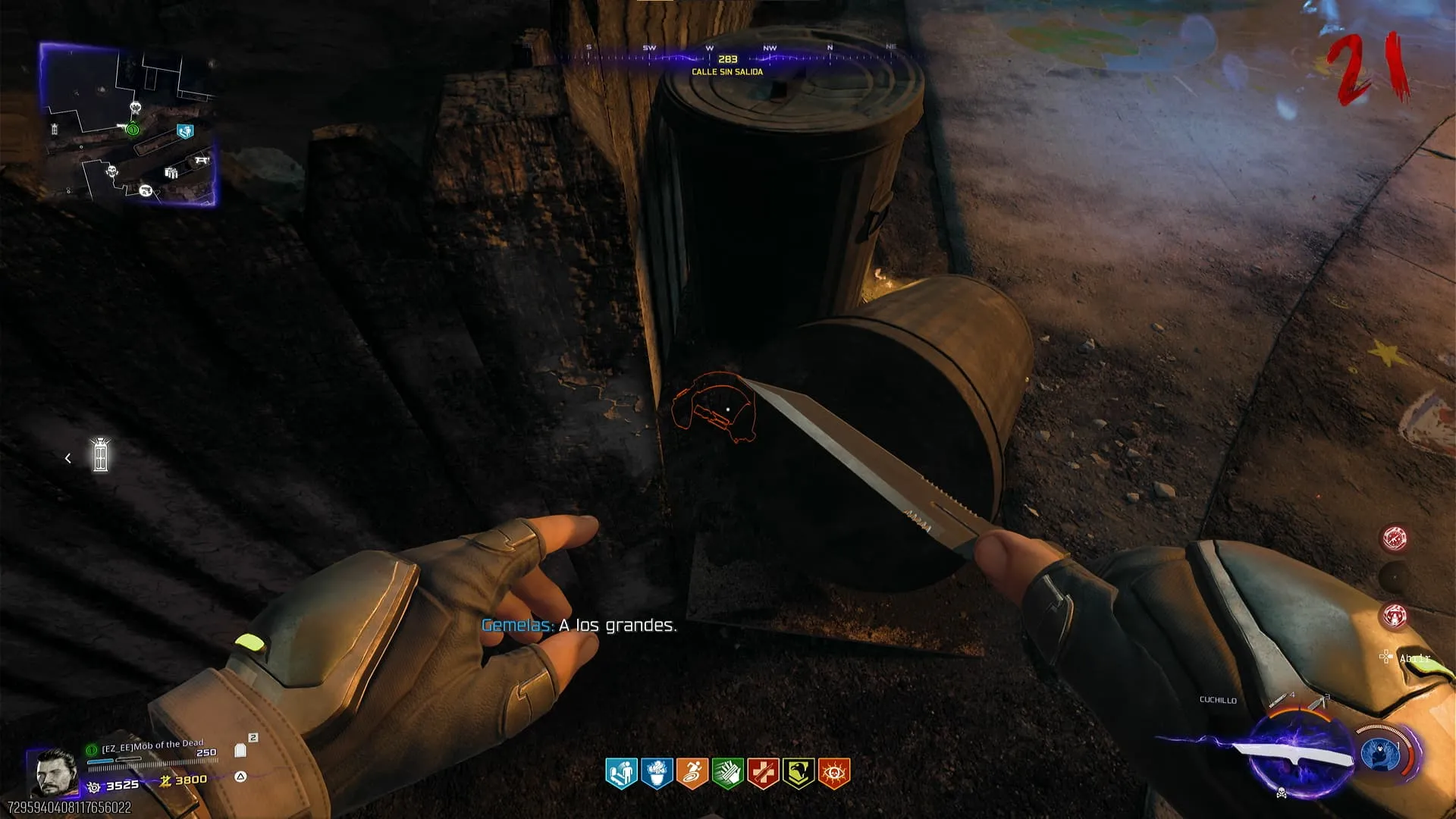Select the Quick Revive perk icon
Screen dimensions: 1456x819
pos(621,773)
